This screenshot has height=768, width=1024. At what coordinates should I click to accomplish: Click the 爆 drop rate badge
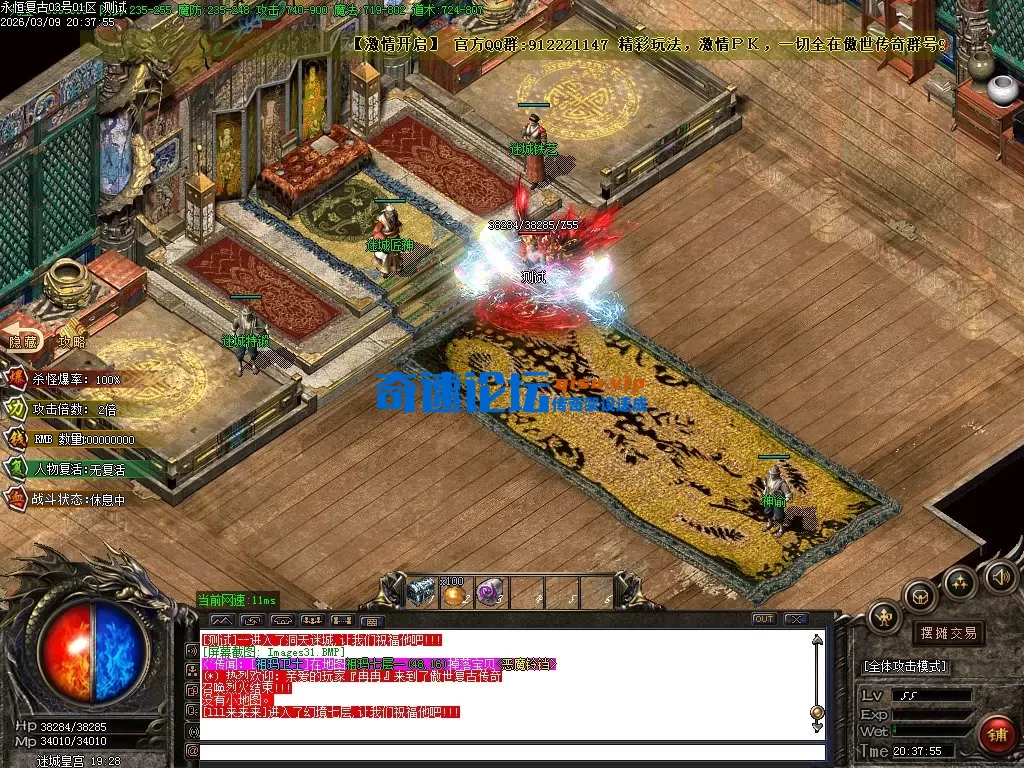tap(18, 380)
